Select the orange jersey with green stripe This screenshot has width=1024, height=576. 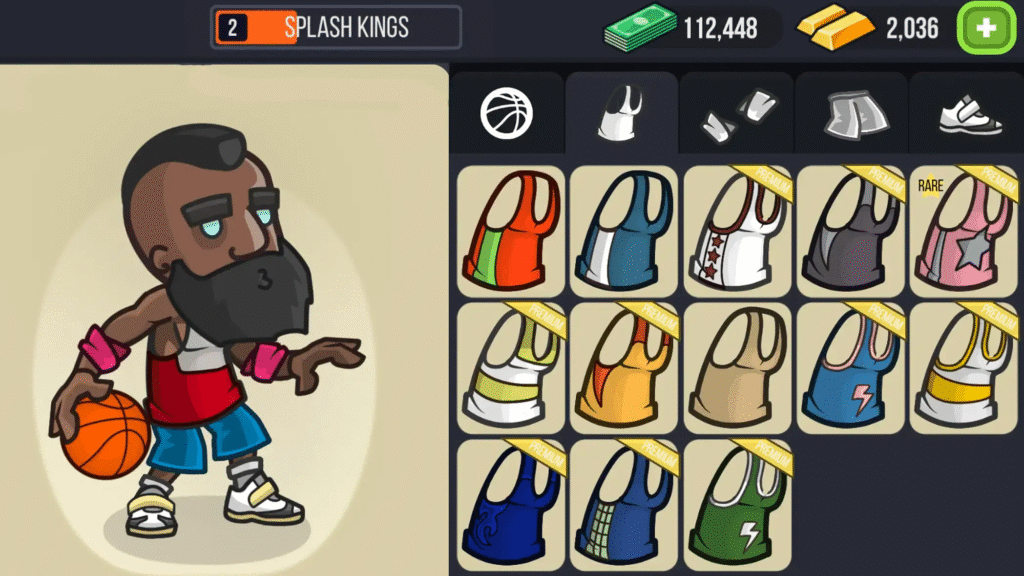click(511, 230)
